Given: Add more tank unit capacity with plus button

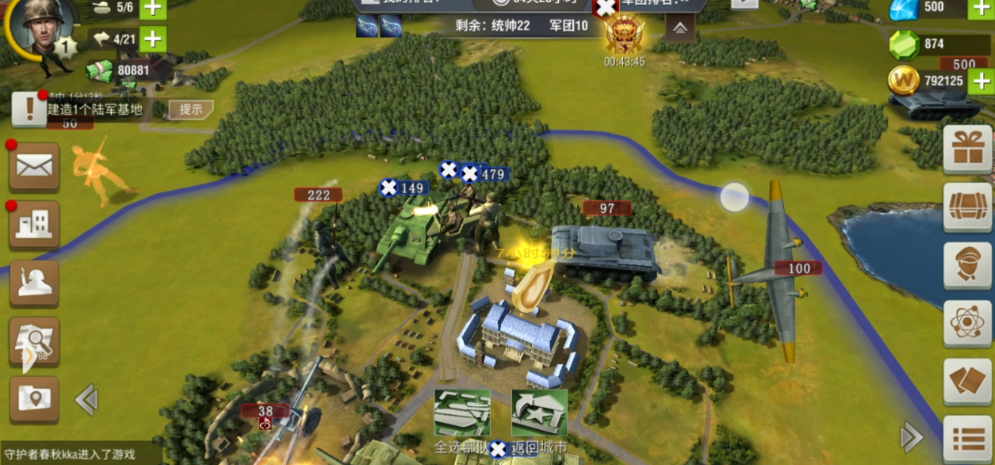Looking at the screenshot, I should click(x=153, y=8).
